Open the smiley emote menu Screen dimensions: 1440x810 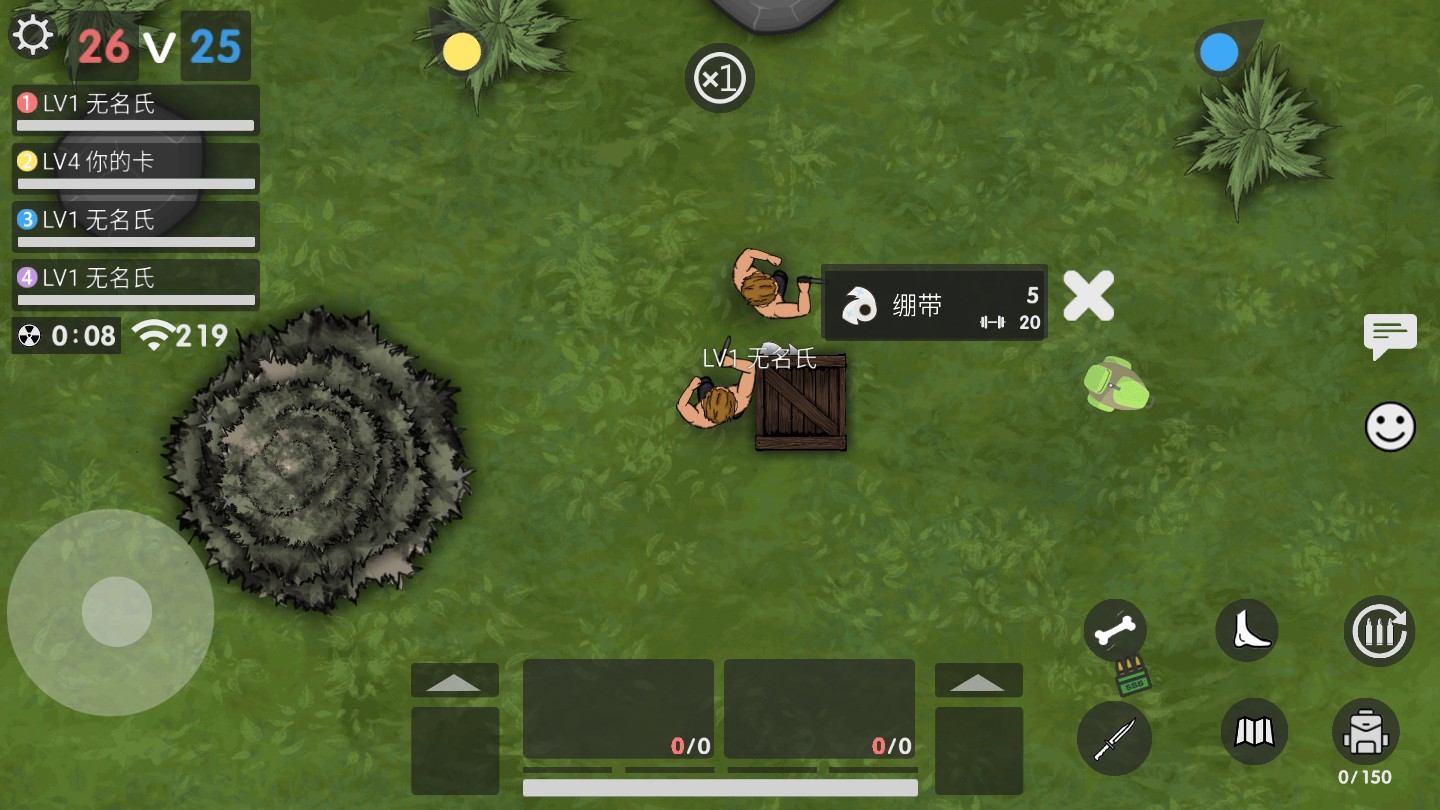click(1390, 428)
